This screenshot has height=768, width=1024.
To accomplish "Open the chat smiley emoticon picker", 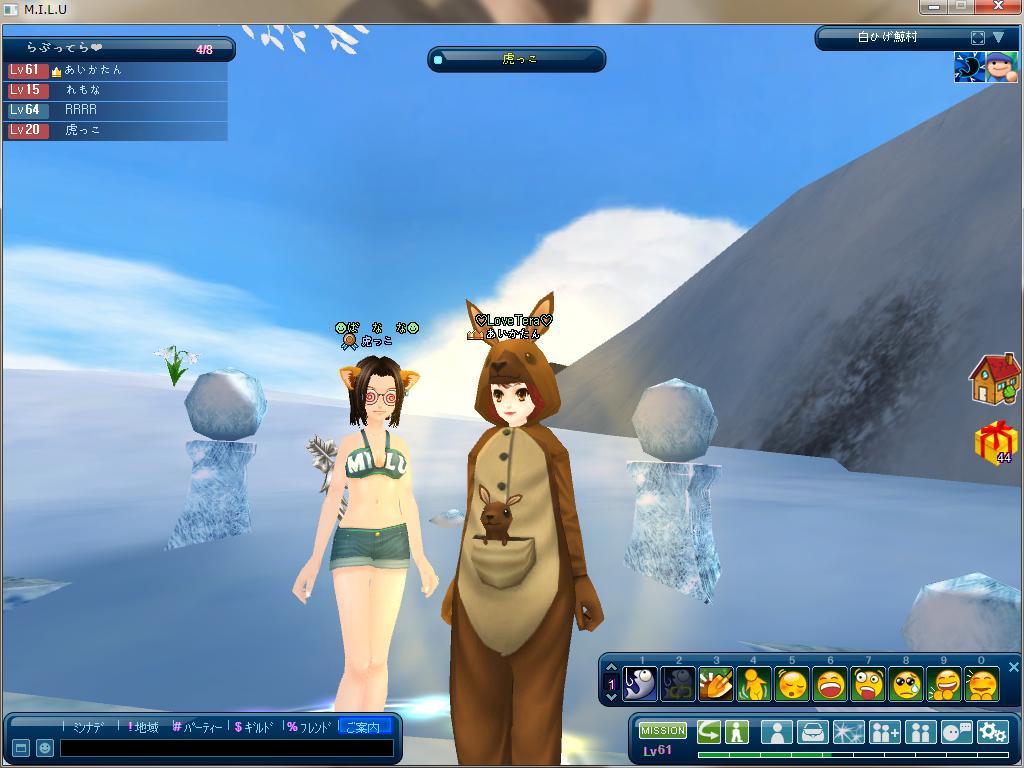I will tap(44, 748).
